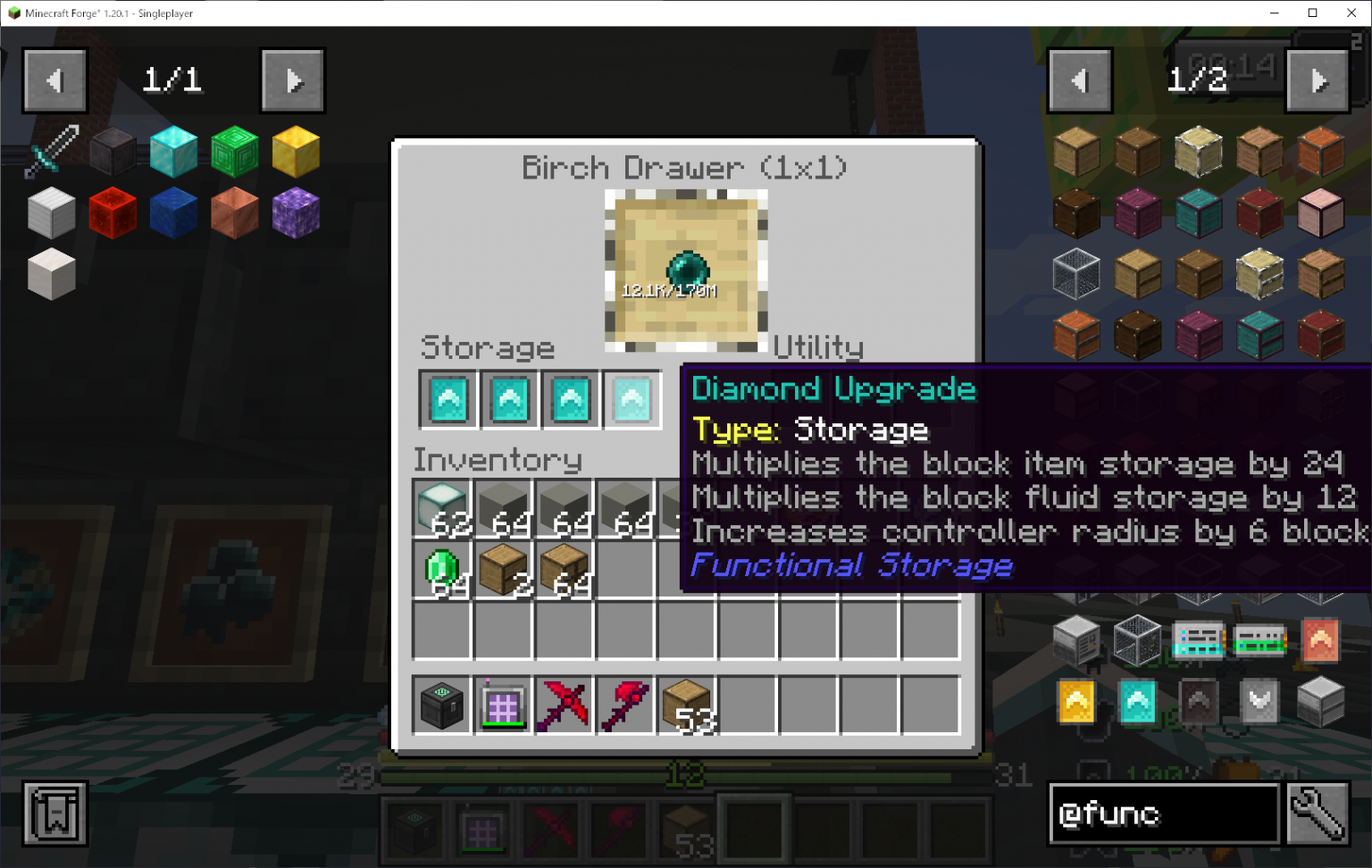The width and height of the screenshot is (1372, 868).
Task: Select the Gold Upgrade icon
Action: point(1075,702)
